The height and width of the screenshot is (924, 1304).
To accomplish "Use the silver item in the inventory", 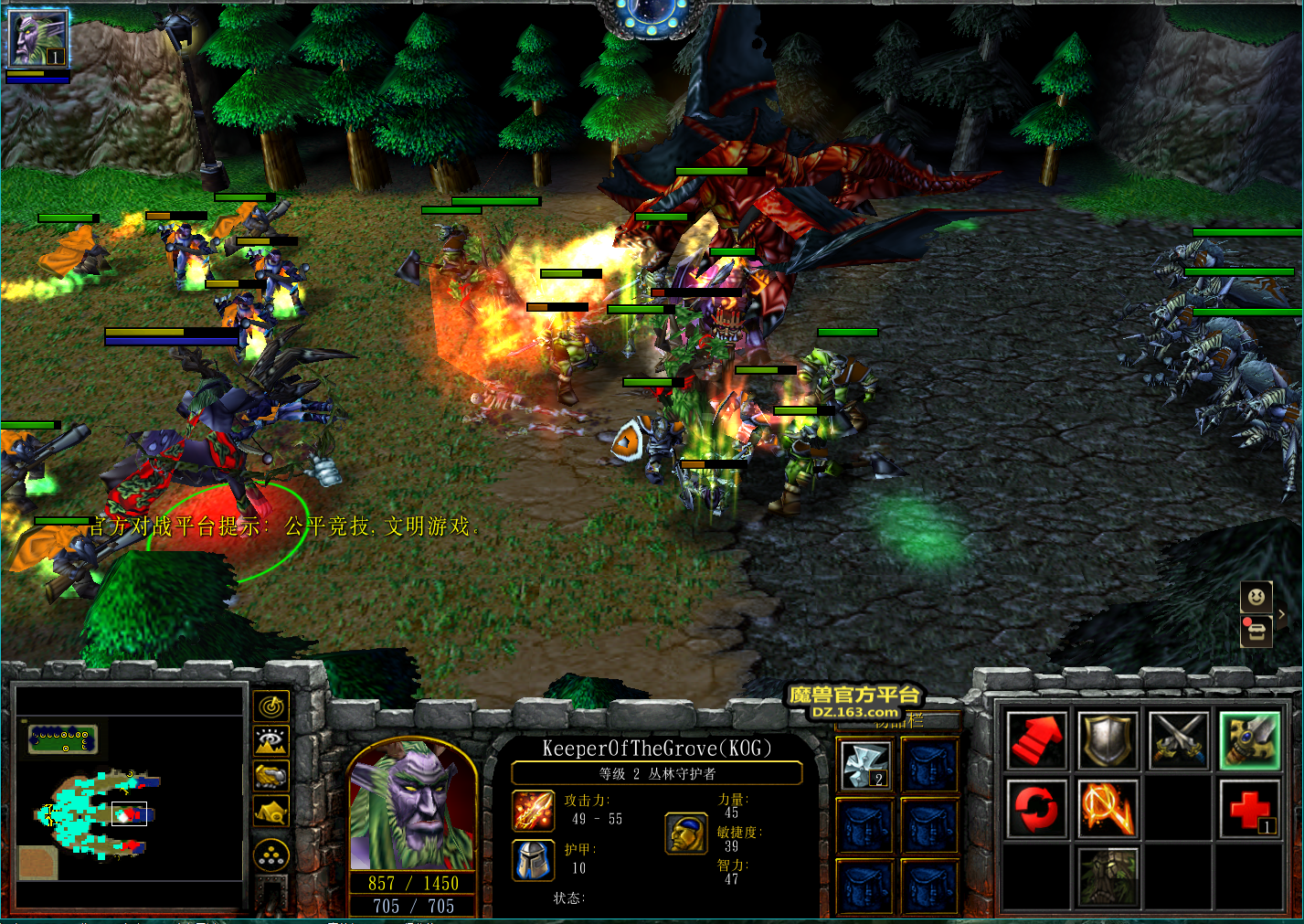I will [865, 765].
